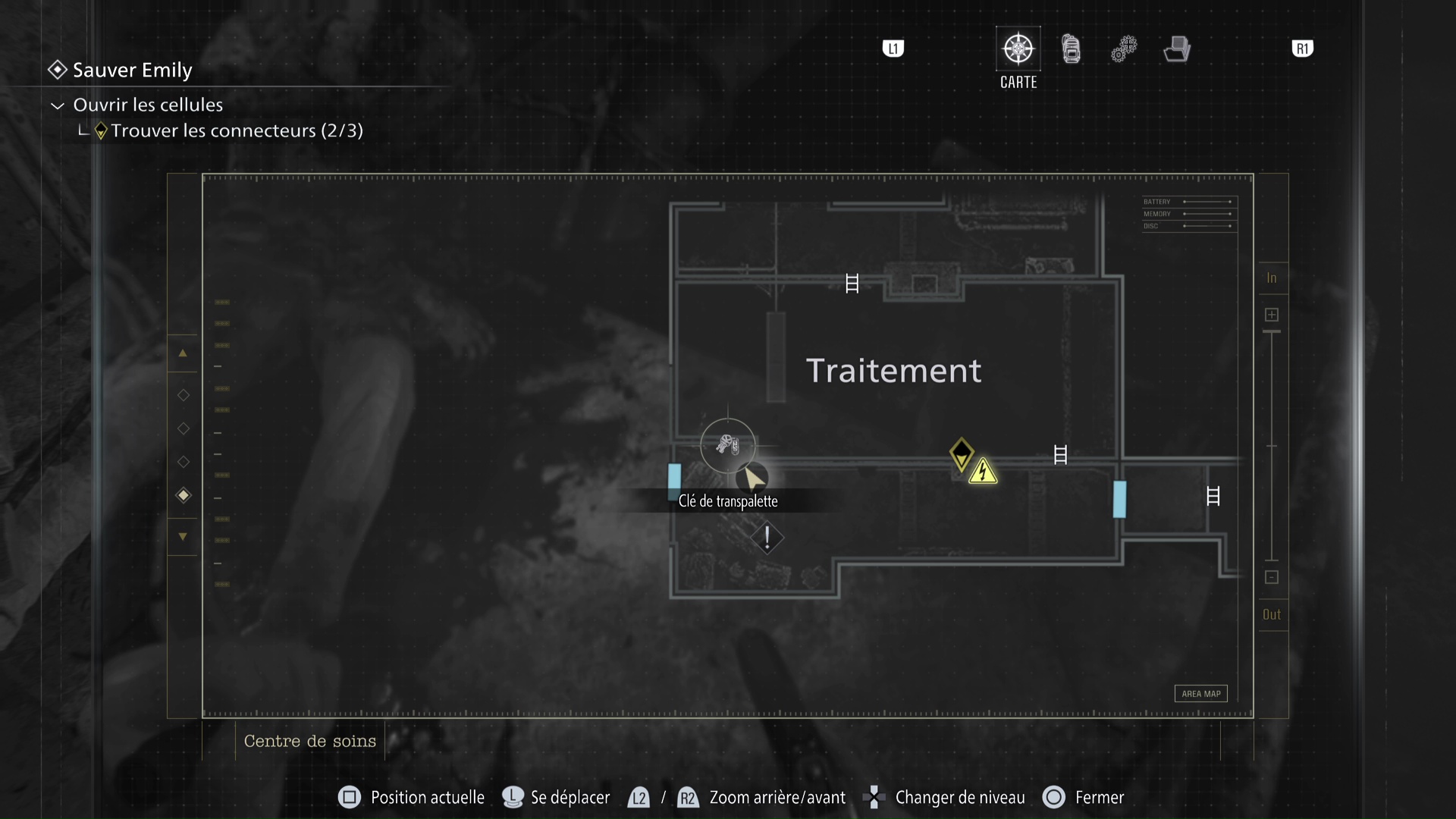Select the Clé de transpalette key icon

click(x=728, y=446)
